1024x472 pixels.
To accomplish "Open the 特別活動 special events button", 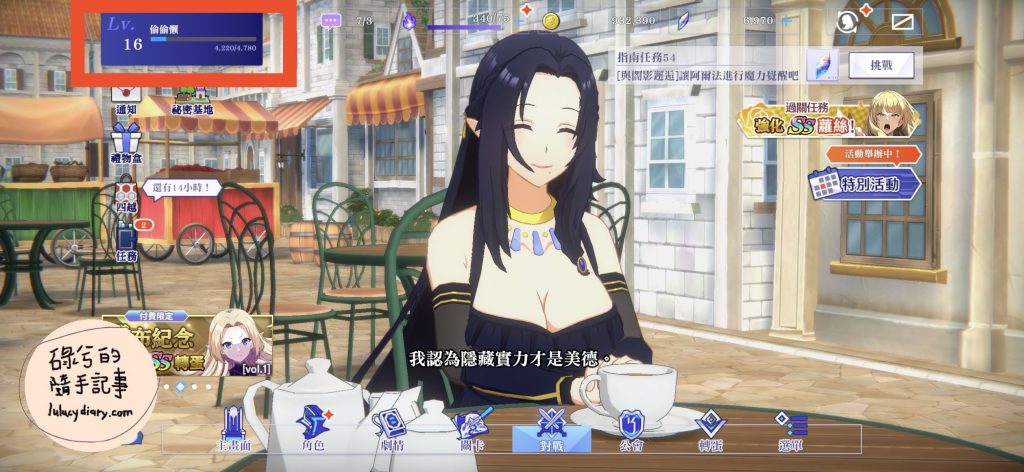I will pos(866,183).
